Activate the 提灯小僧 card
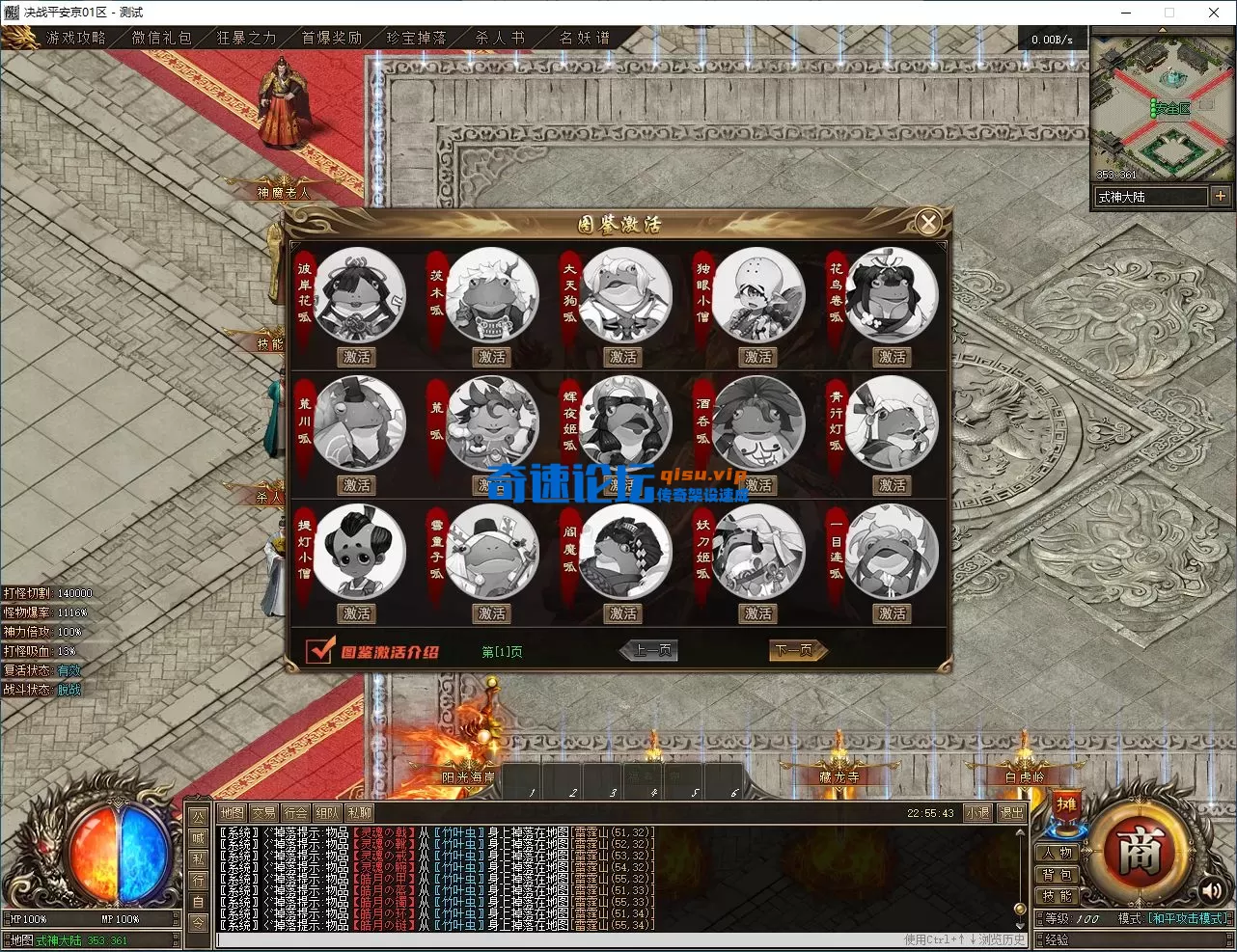Viewport: 1237px width, 952px height. tap(357, 613)
